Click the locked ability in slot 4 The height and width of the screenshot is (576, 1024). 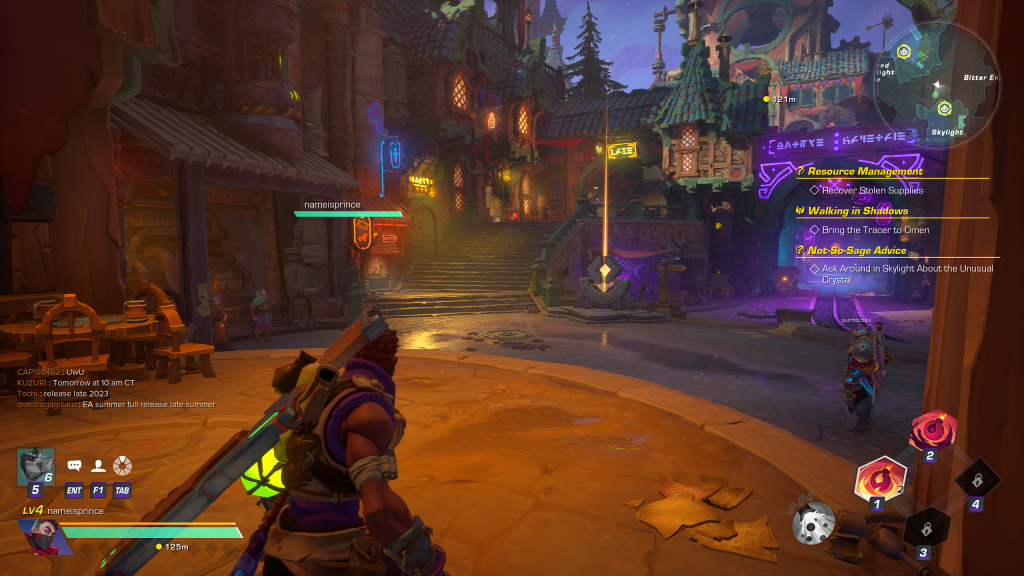click(976, 479)
